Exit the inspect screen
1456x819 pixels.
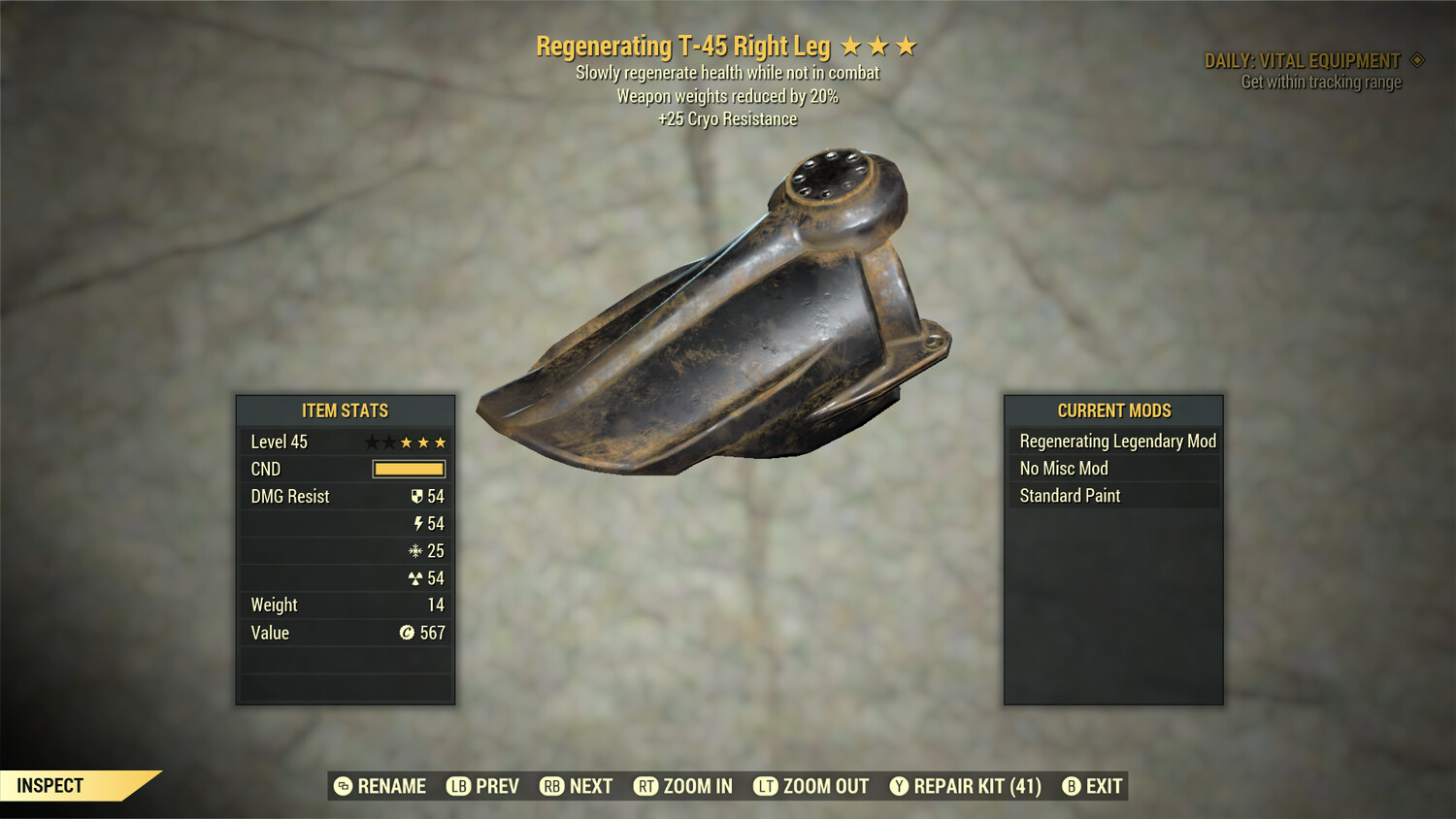pos(1093,786)
